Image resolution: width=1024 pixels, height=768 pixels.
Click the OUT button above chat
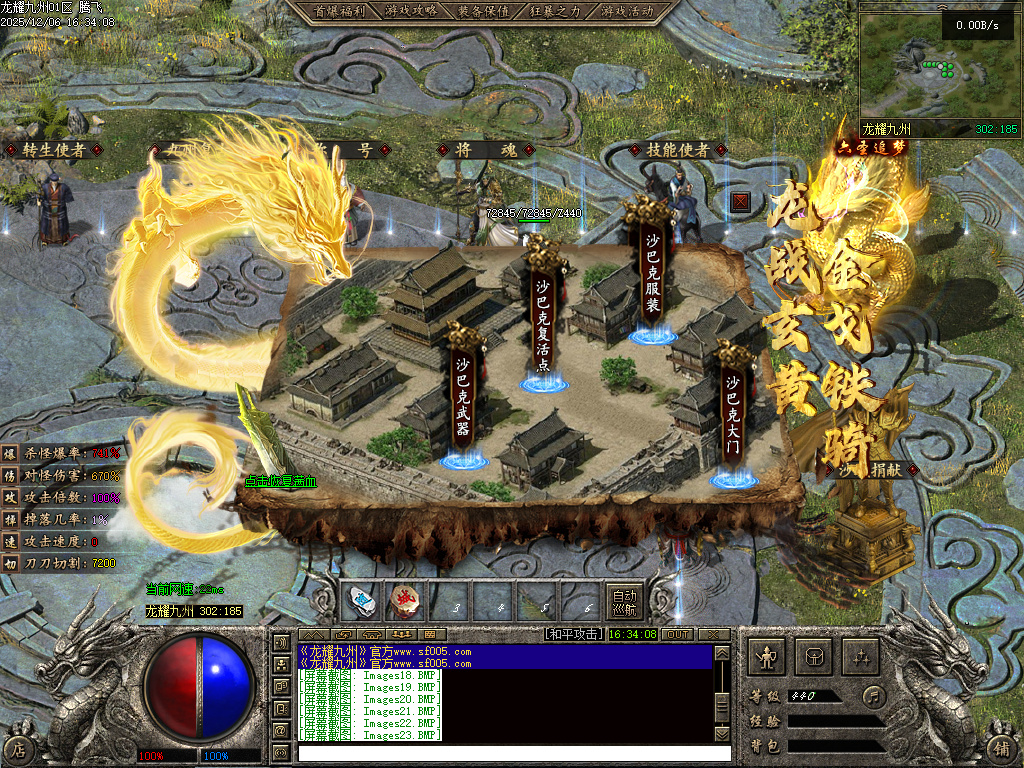(x=677, y=634)
